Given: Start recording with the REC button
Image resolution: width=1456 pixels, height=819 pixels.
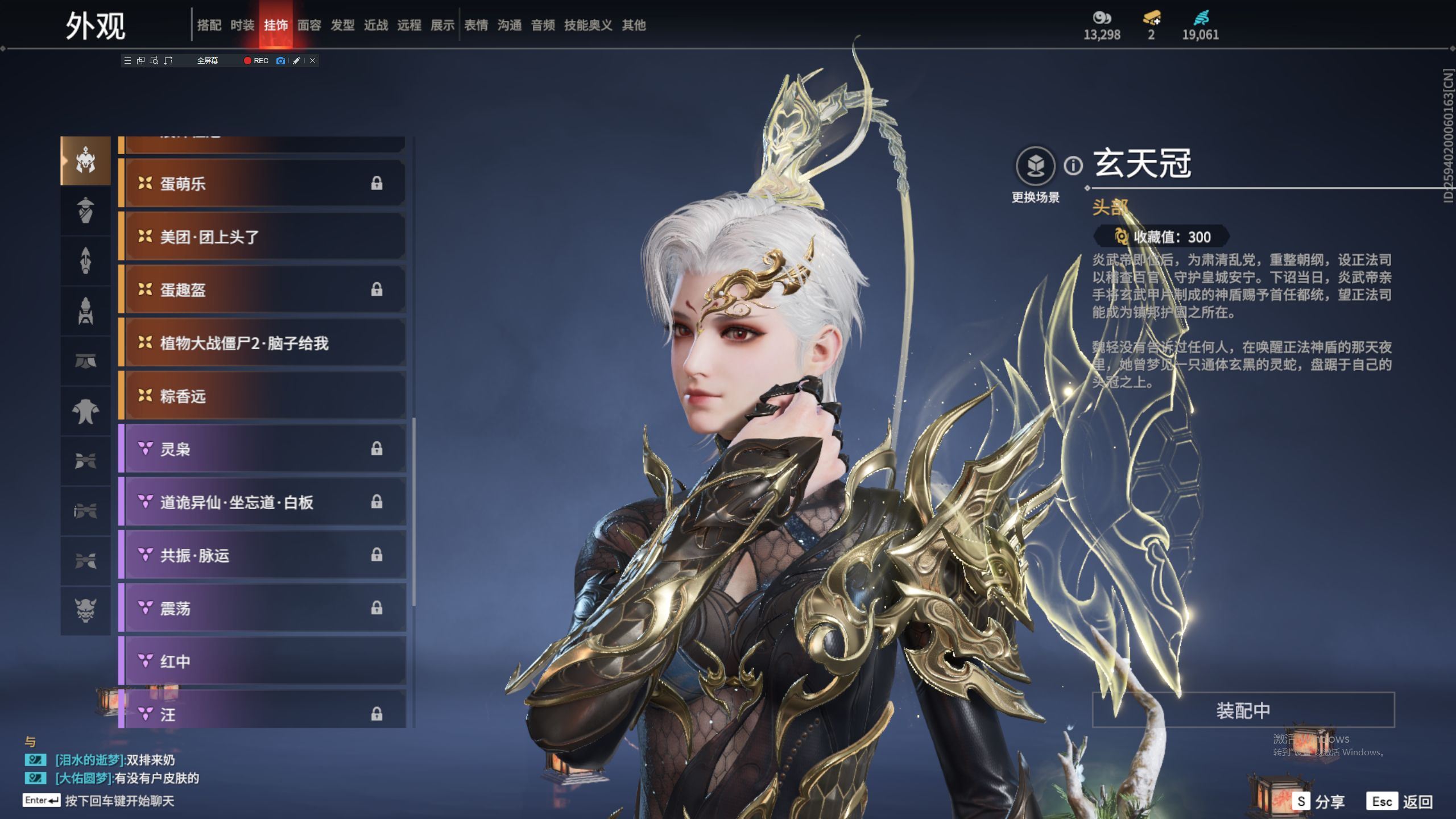Looking at the screenshot, I should pyautogui.click(x=256, y=60).
